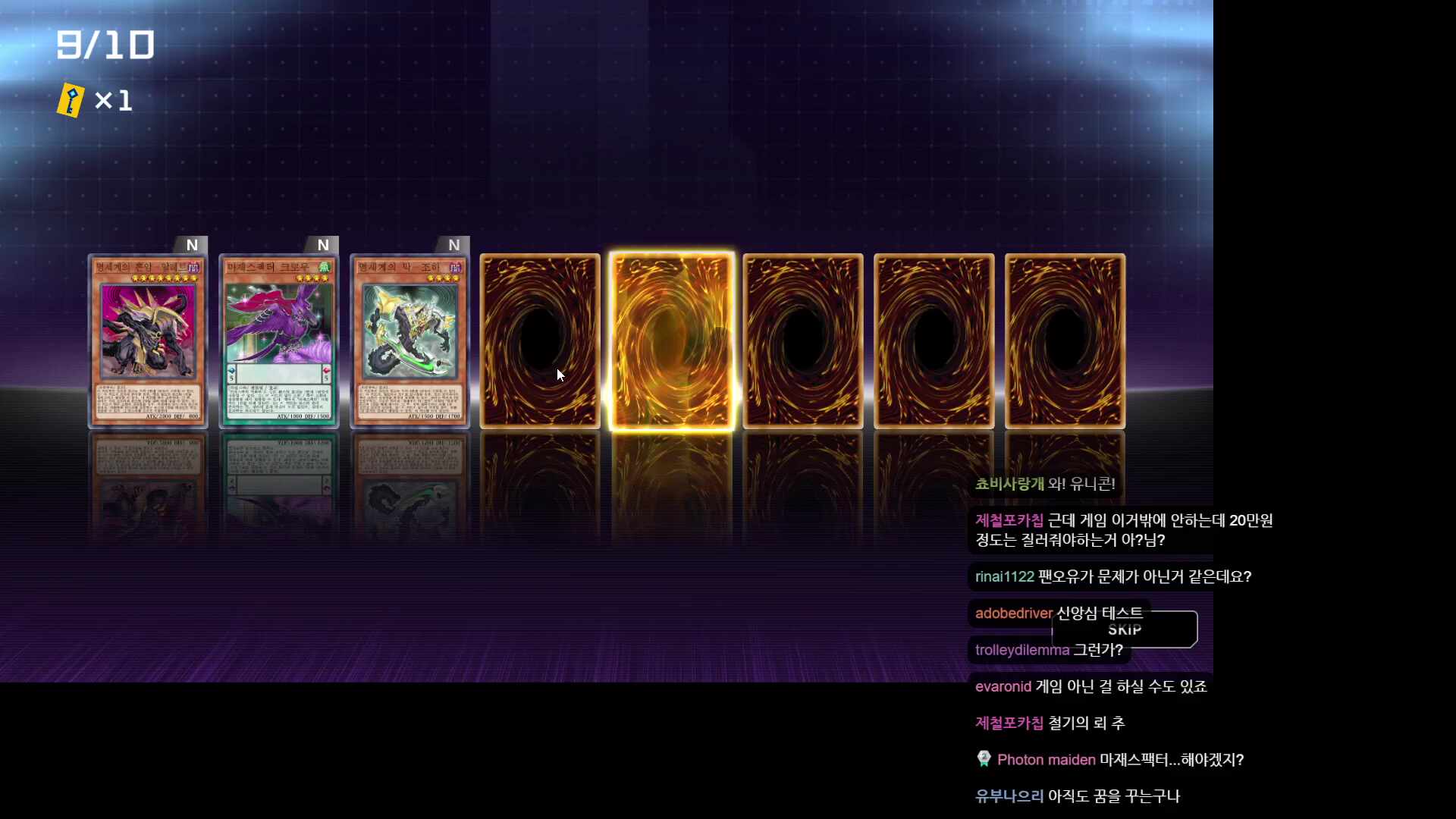This screenshot has height=819, width=1456.
Task: Click the red pendulum scale icon on the middle card
Action: pyautogui.click(x=327, y=371)
